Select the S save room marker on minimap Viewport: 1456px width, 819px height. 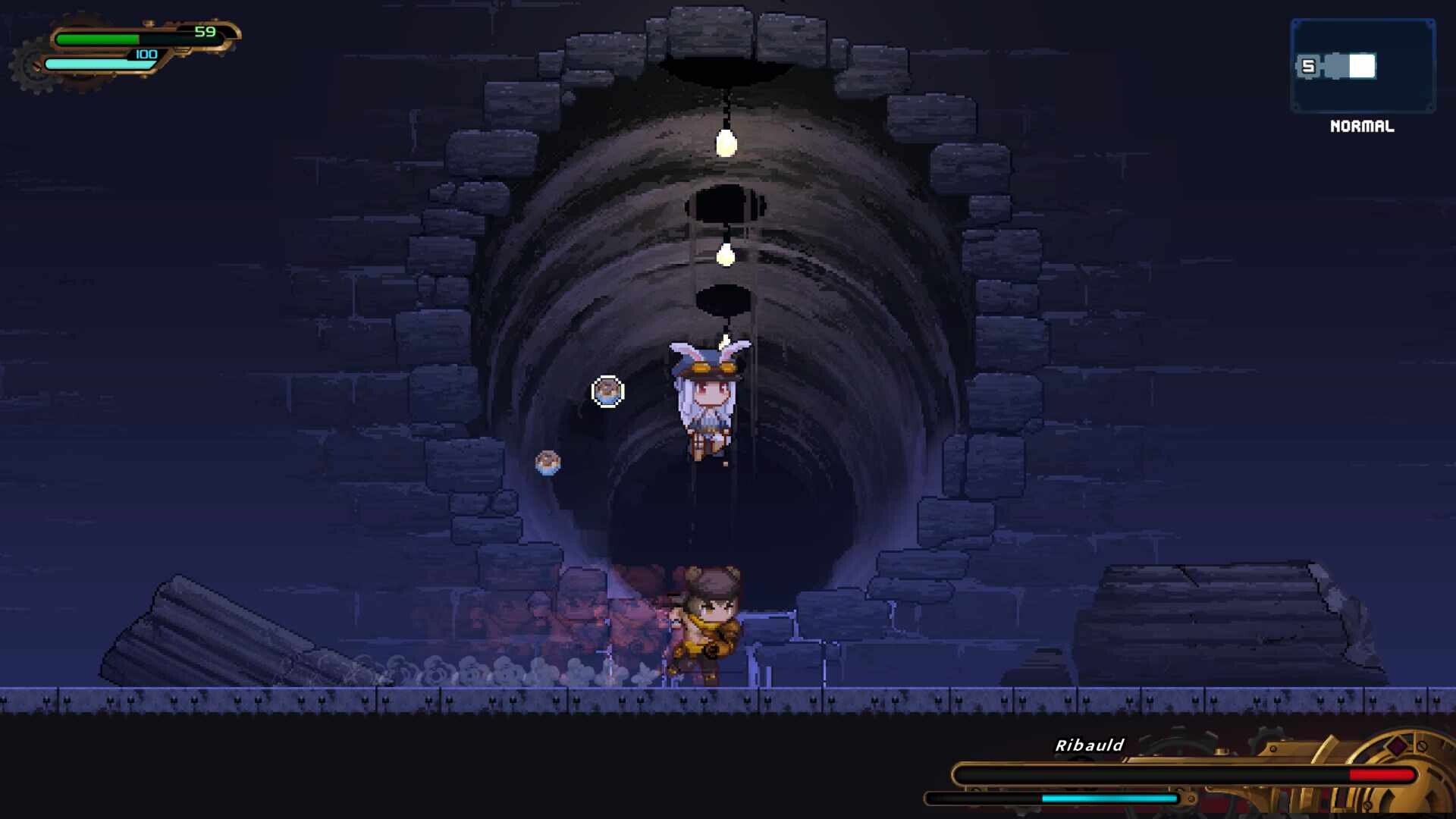pos(1308,67)
